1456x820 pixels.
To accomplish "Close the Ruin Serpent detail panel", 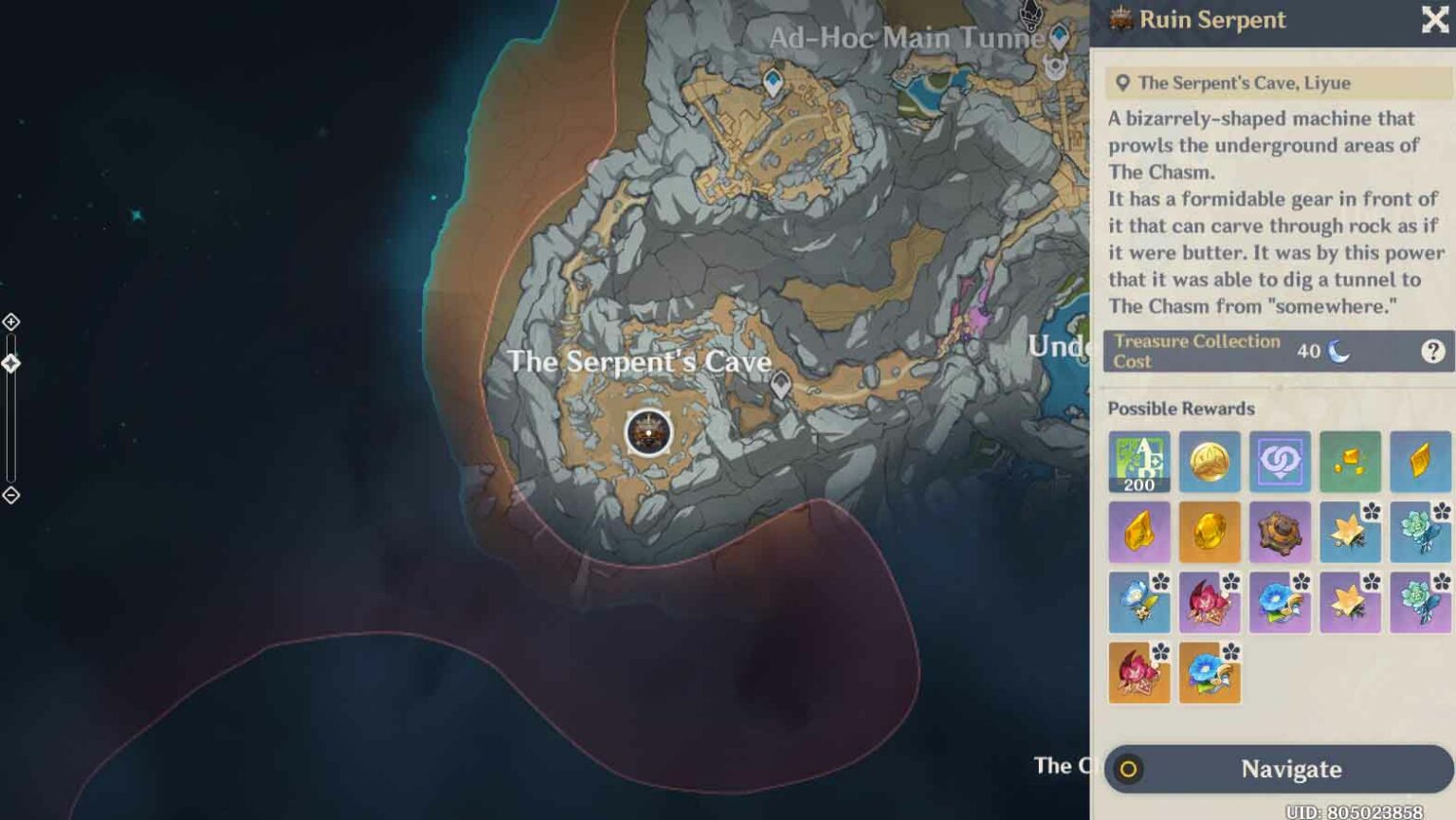I will 1434,21.
